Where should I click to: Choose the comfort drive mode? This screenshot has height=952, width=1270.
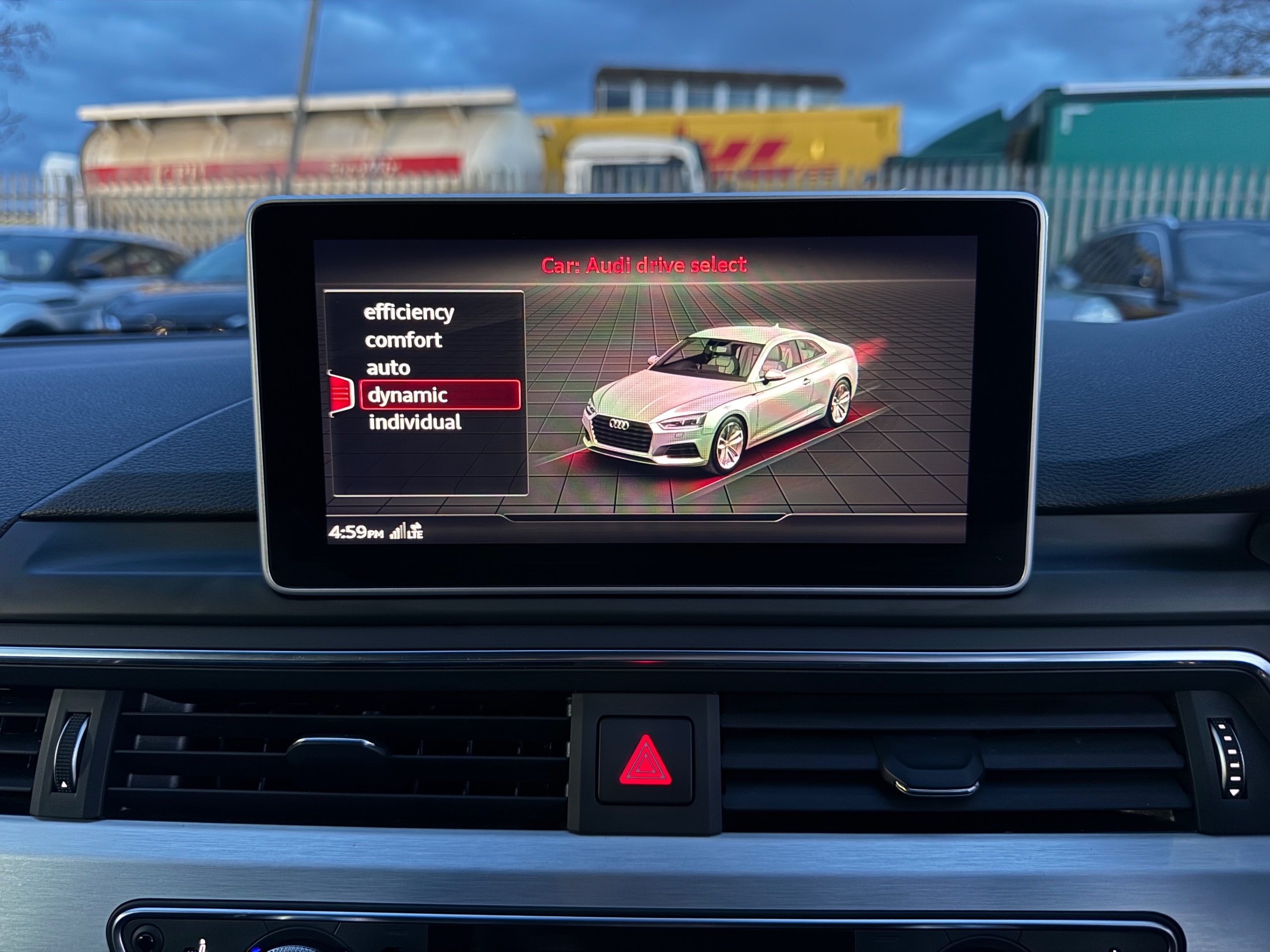[x=403, y=340]
